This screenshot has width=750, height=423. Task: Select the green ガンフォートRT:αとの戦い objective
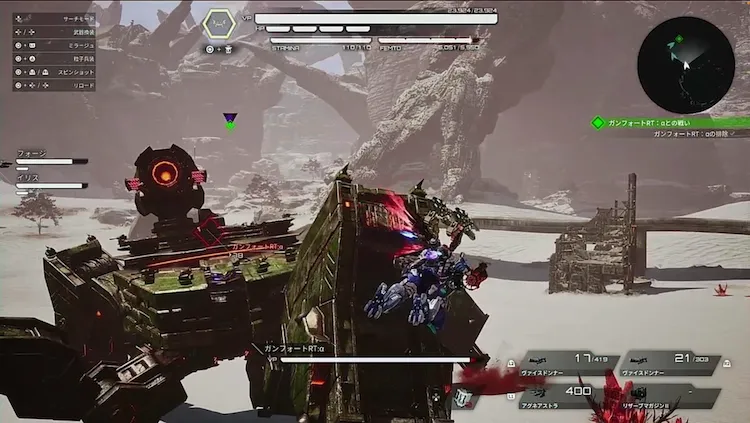pos(669,122)
